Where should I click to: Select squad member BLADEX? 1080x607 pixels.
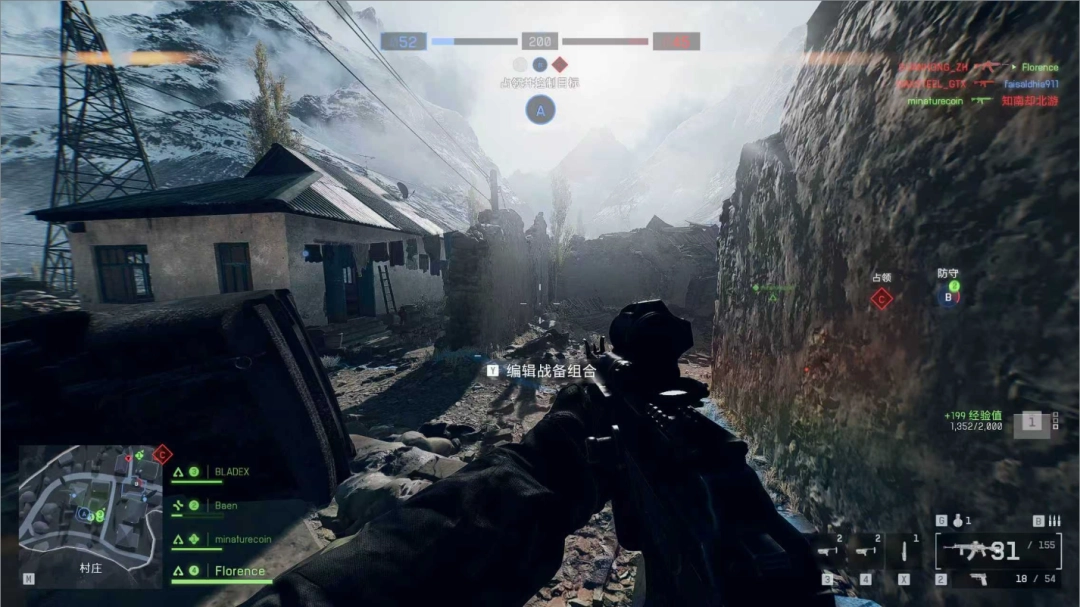(x=231, y=471)
